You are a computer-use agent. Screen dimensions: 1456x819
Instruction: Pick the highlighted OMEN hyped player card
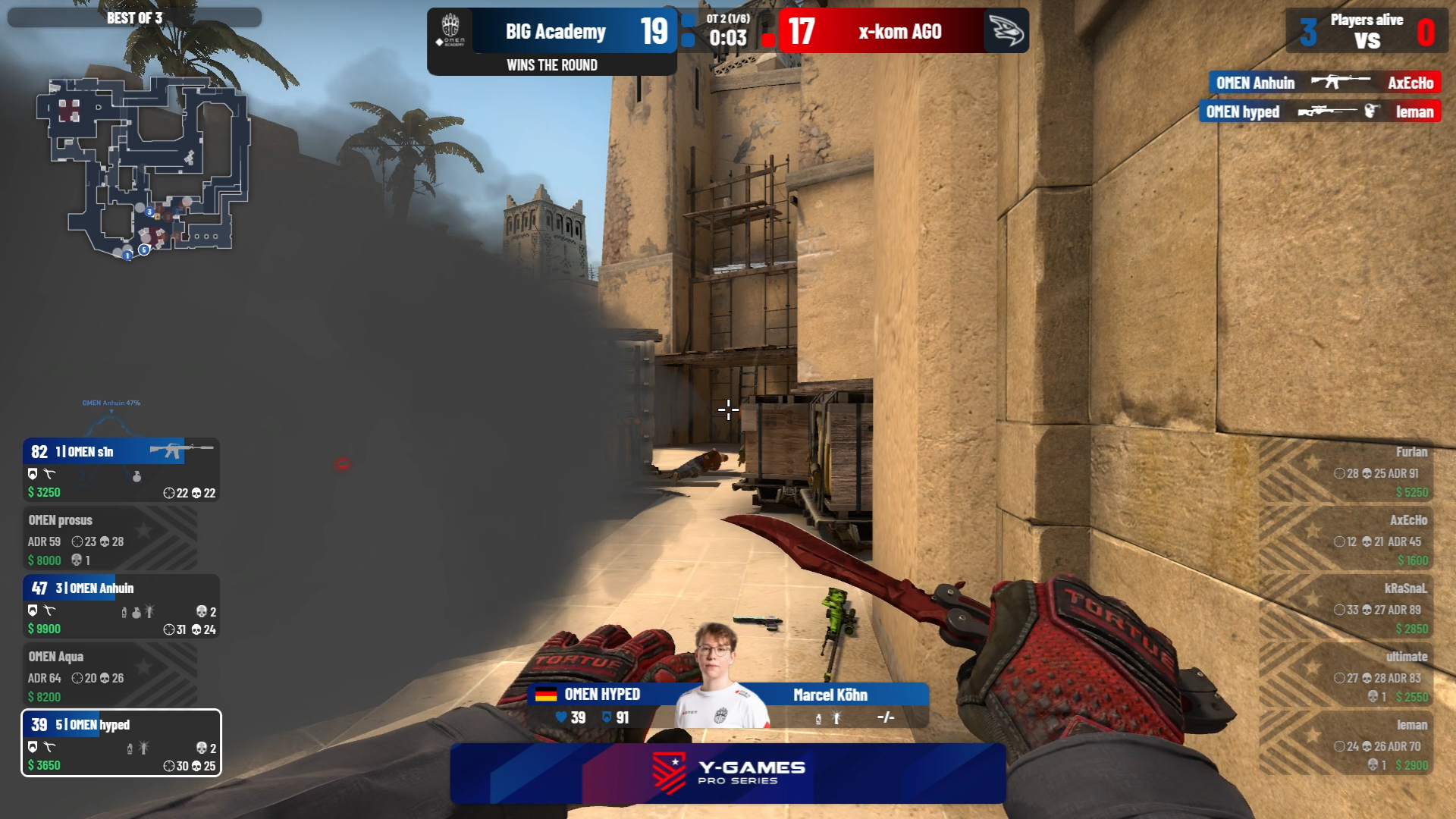121,743
